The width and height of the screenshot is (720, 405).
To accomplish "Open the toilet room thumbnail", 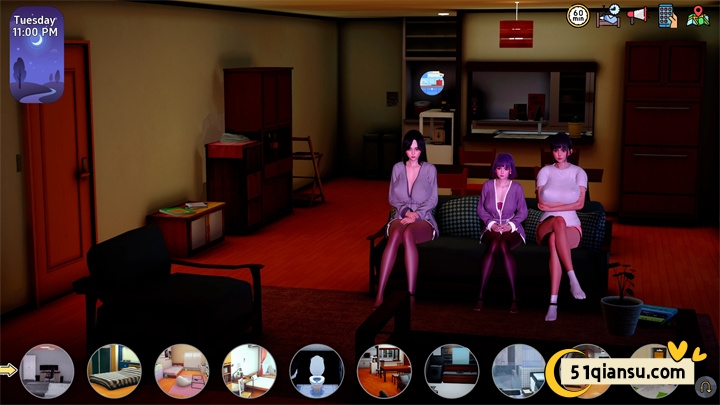I will click(316, 371).
